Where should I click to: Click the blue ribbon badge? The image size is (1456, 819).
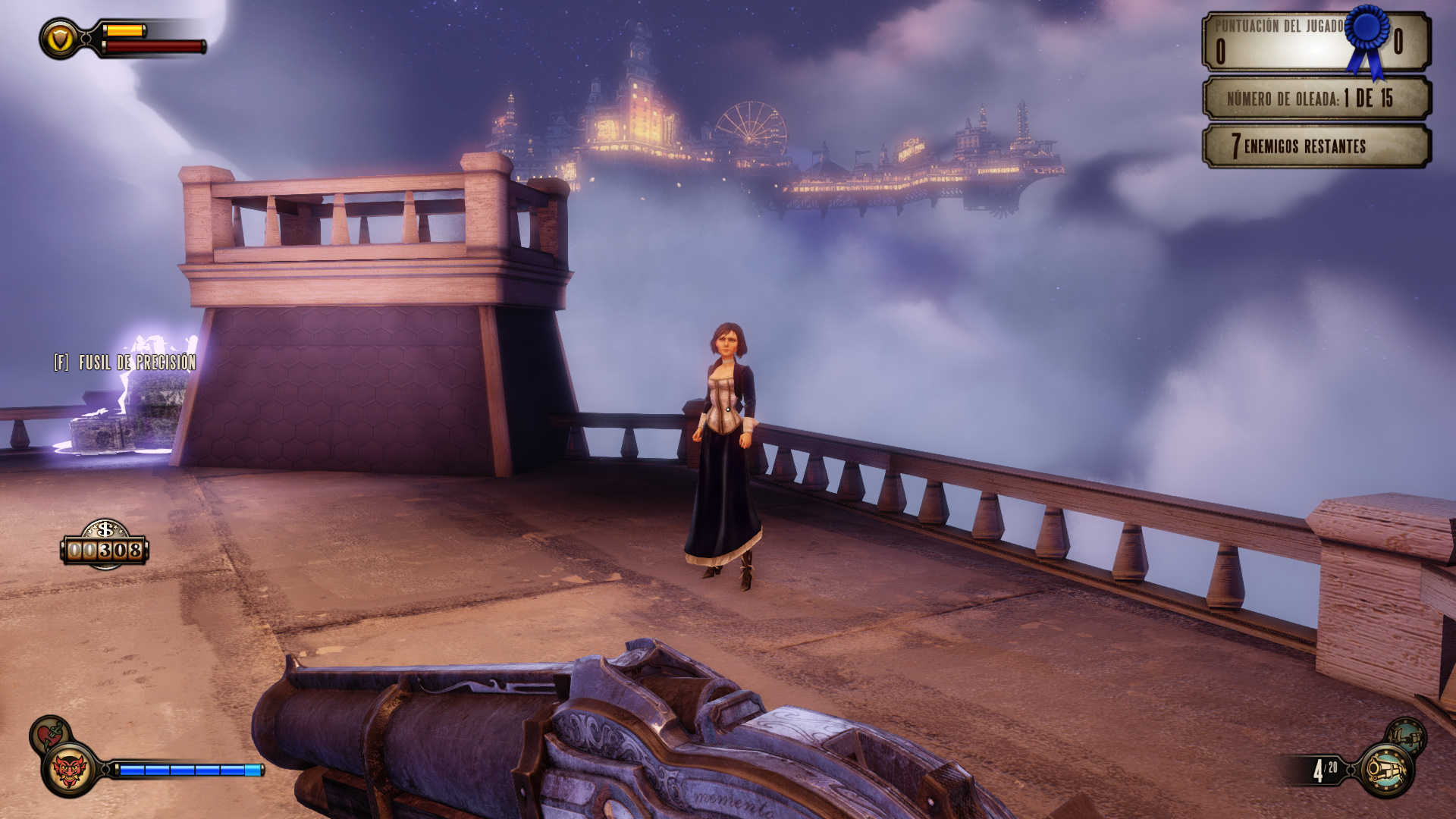point(1367,39)
